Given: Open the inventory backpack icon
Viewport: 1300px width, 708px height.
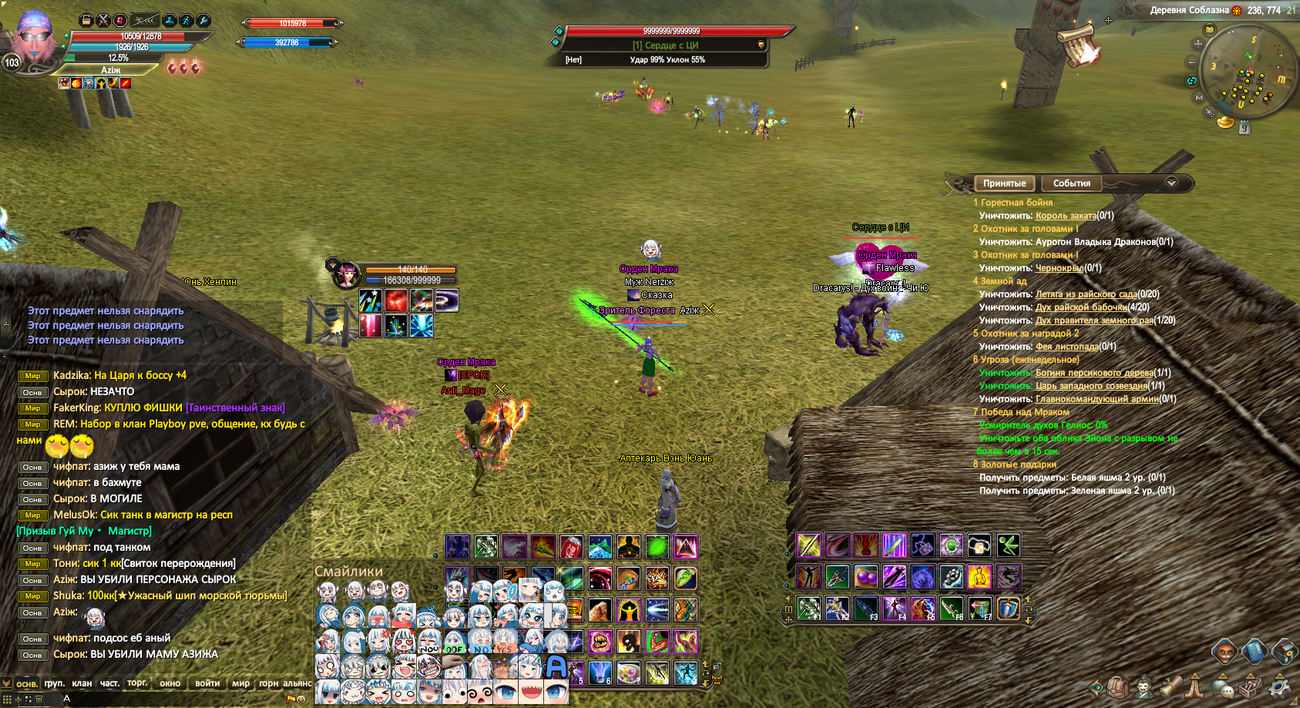Looking at the screenshot, I should coord(1117,688).
